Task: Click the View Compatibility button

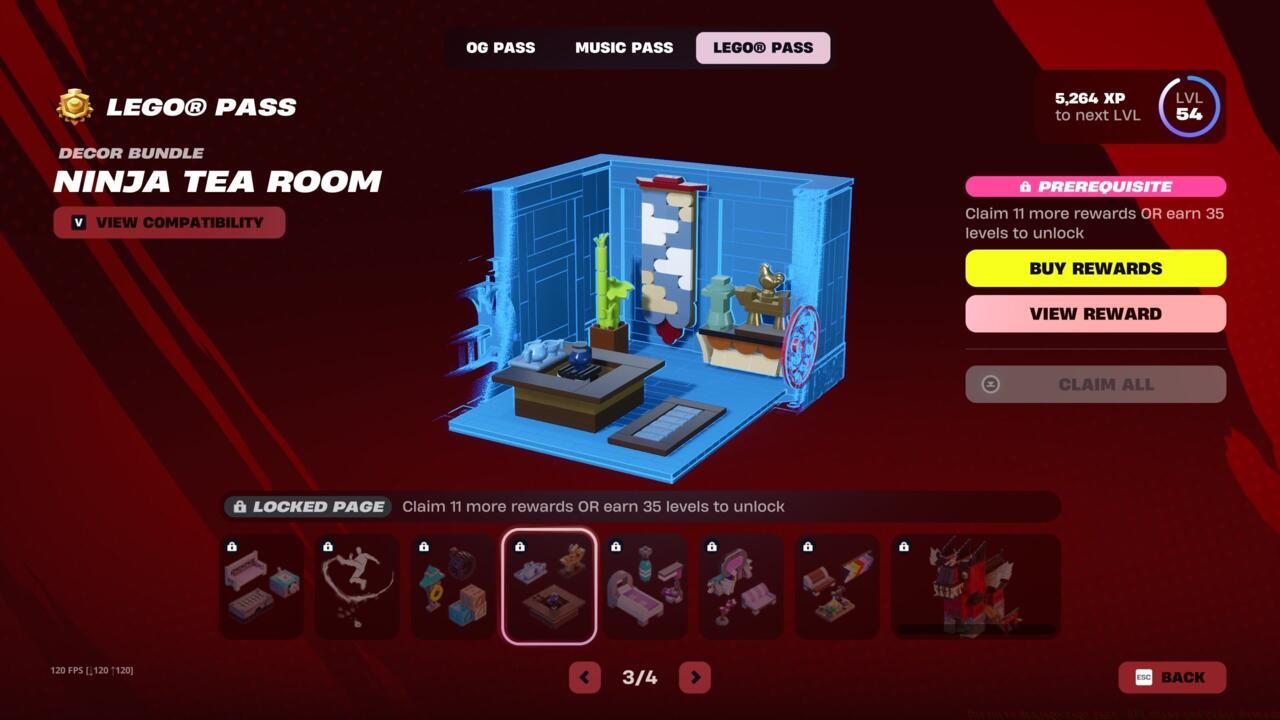Action: click(x=169, y=222)
